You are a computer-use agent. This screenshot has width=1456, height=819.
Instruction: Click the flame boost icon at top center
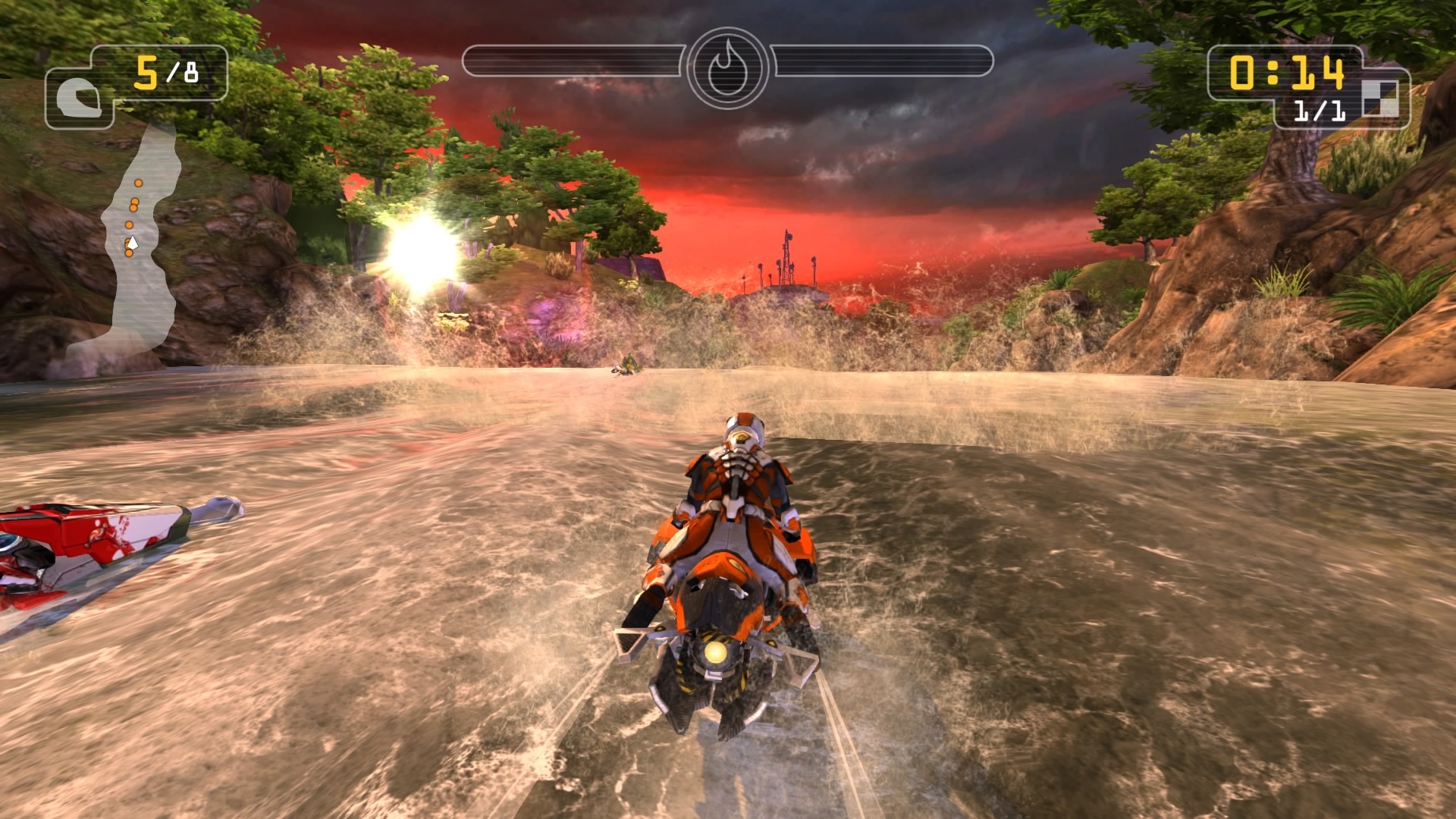coord(728,67)
